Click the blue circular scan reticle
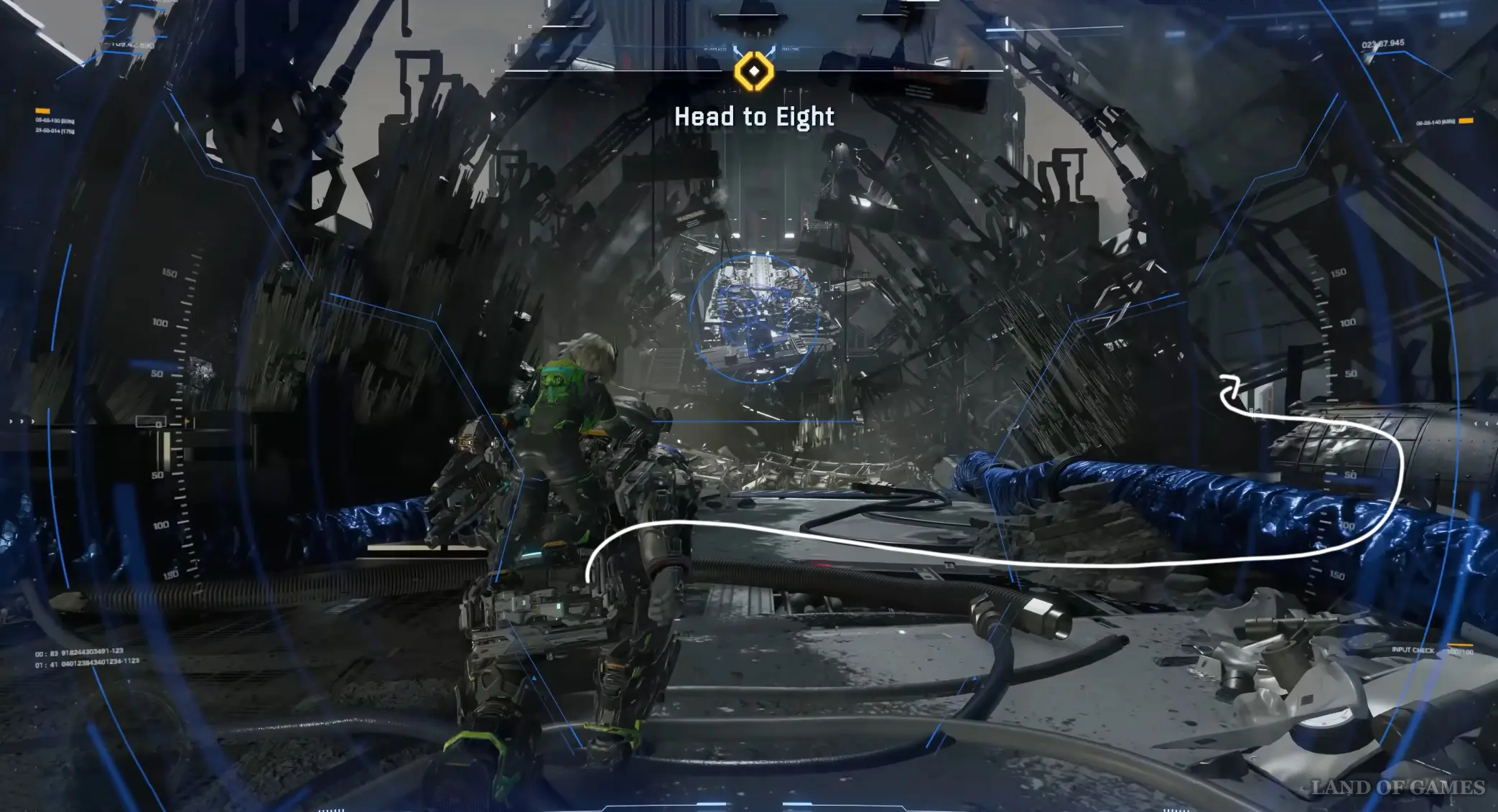1498x812 pixels. [754, 318]
